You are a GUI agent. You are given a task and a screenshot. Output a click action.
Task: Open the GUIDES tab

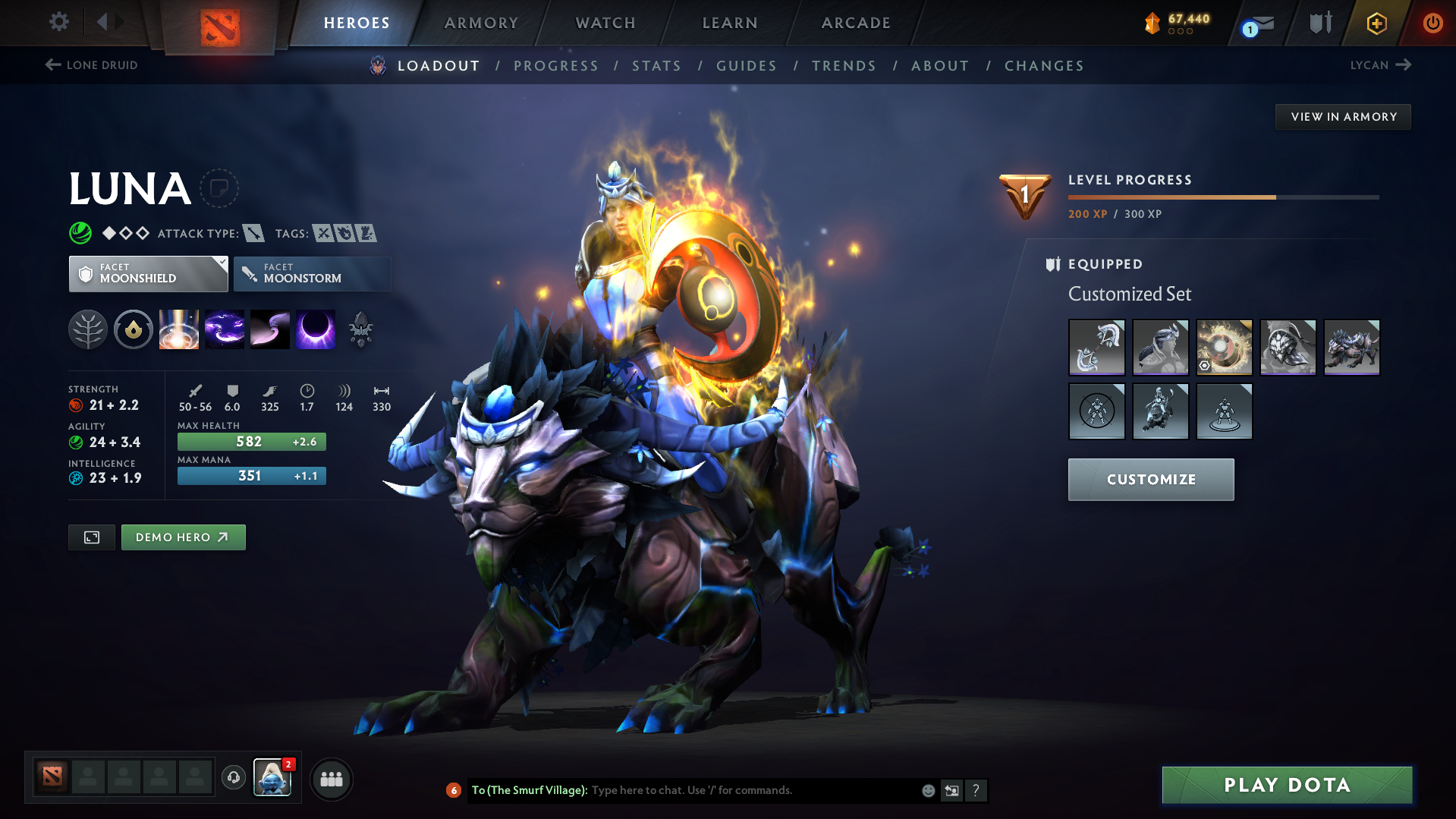click(746, 66)
